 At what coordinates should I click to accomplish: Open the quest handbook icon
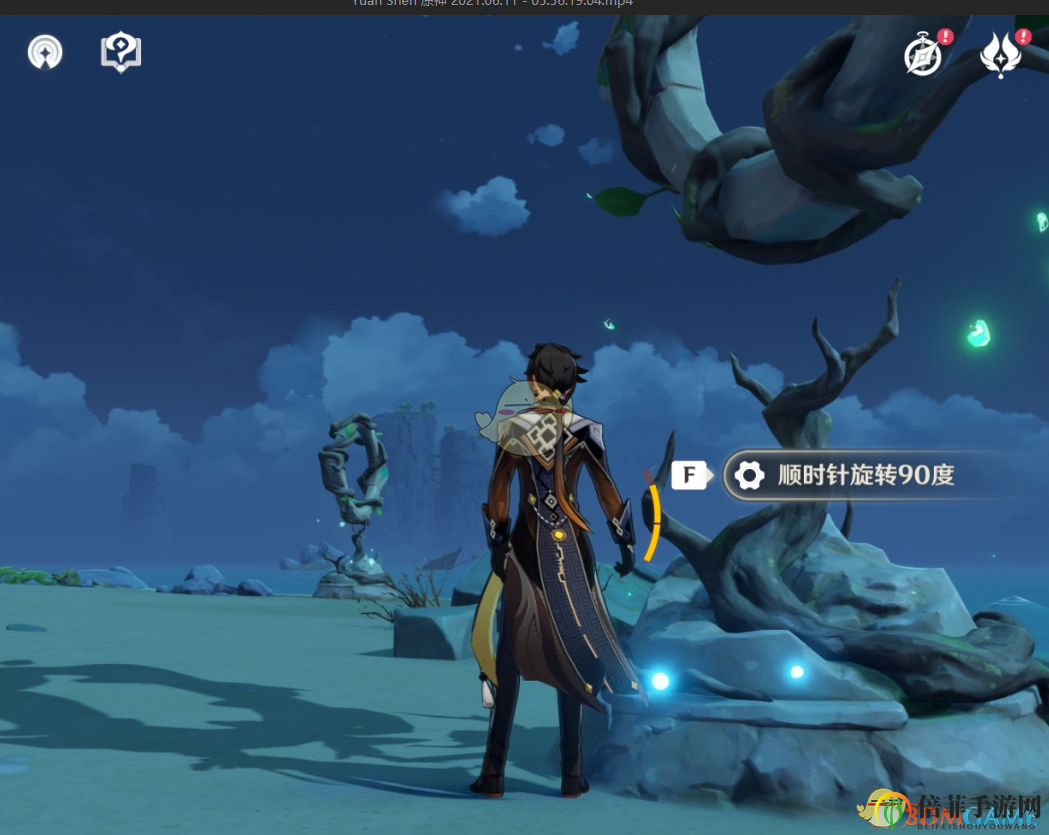[121, 53]
